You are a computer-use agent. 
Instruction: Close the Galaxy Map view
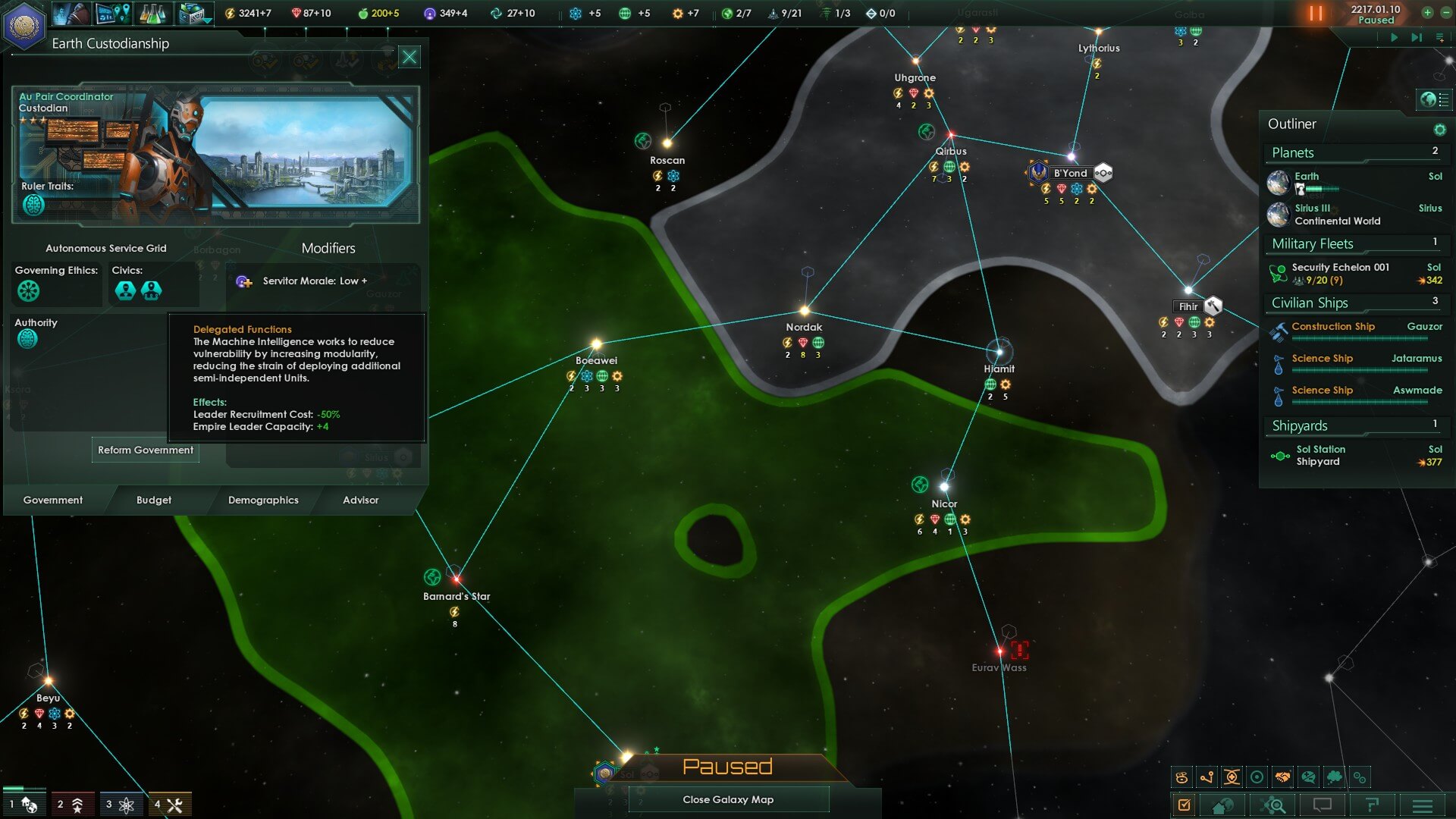728,799
